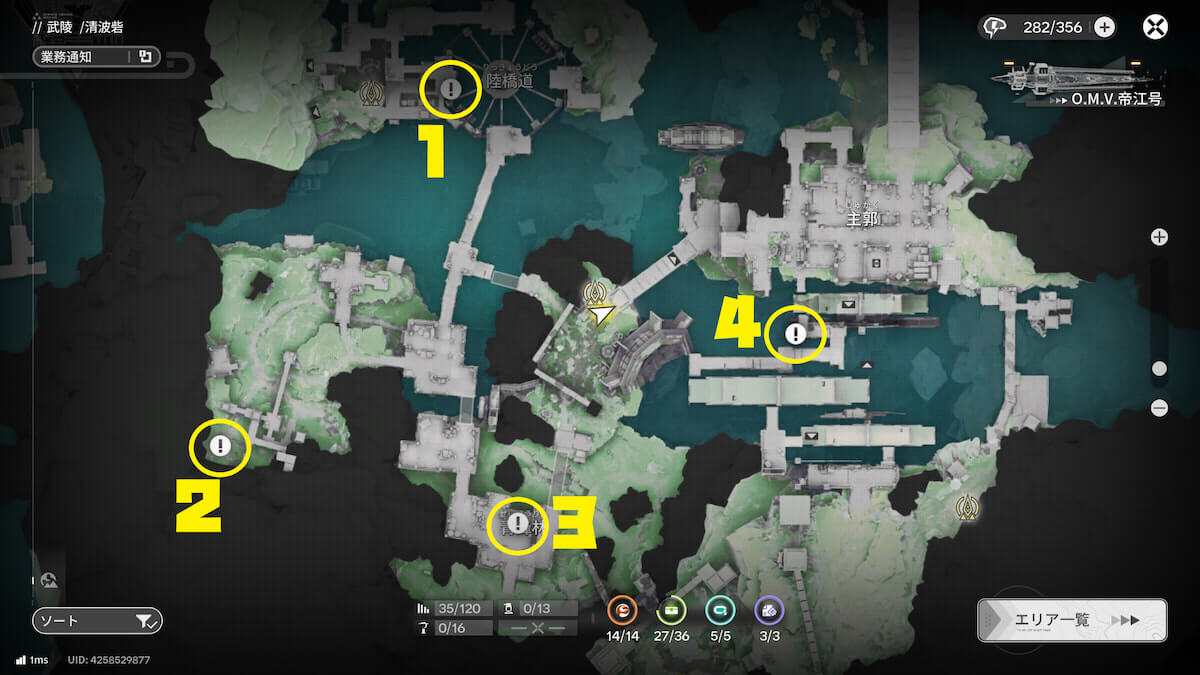1200x675 pixels.
Task: Travel to the O.M.V.帝江号 ship
Action: tap(1078, 79)
